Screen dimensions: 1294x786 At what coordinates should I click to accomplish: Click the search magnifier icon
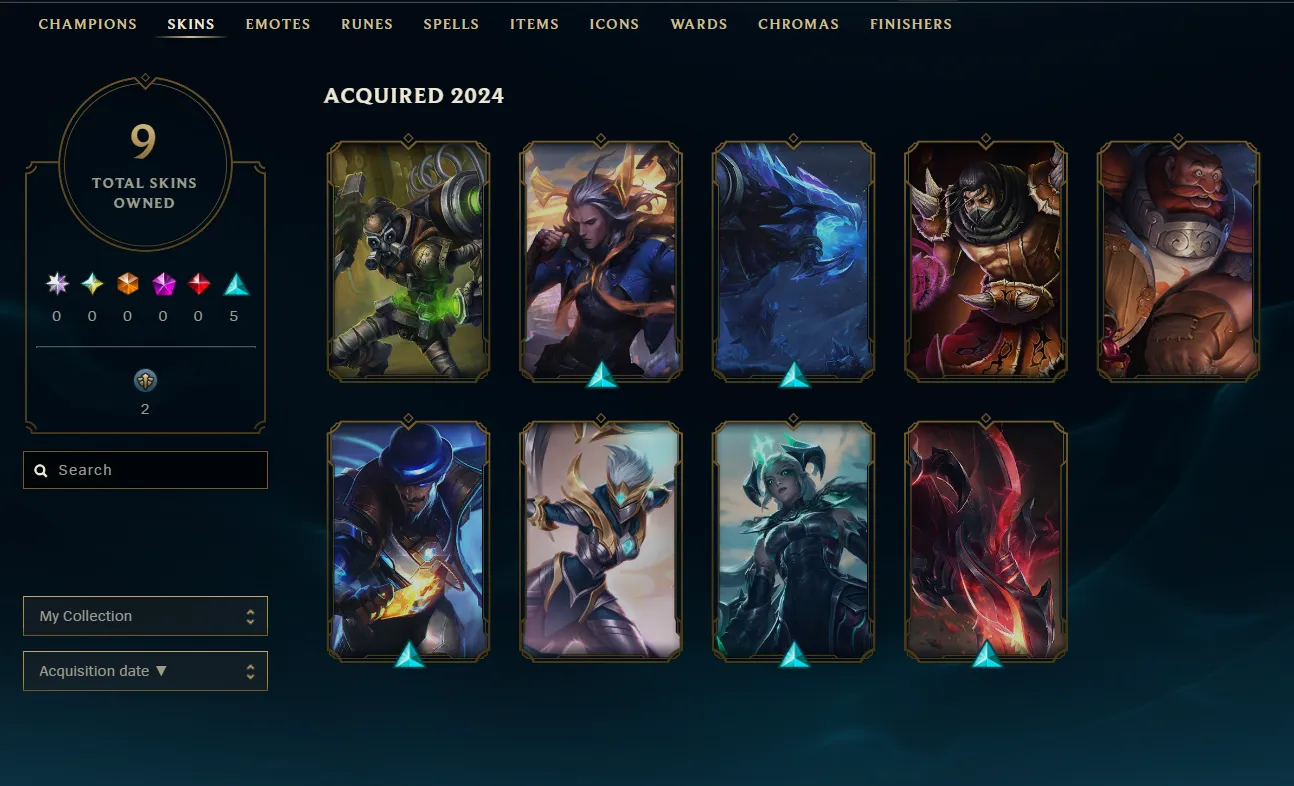[41, 470]
